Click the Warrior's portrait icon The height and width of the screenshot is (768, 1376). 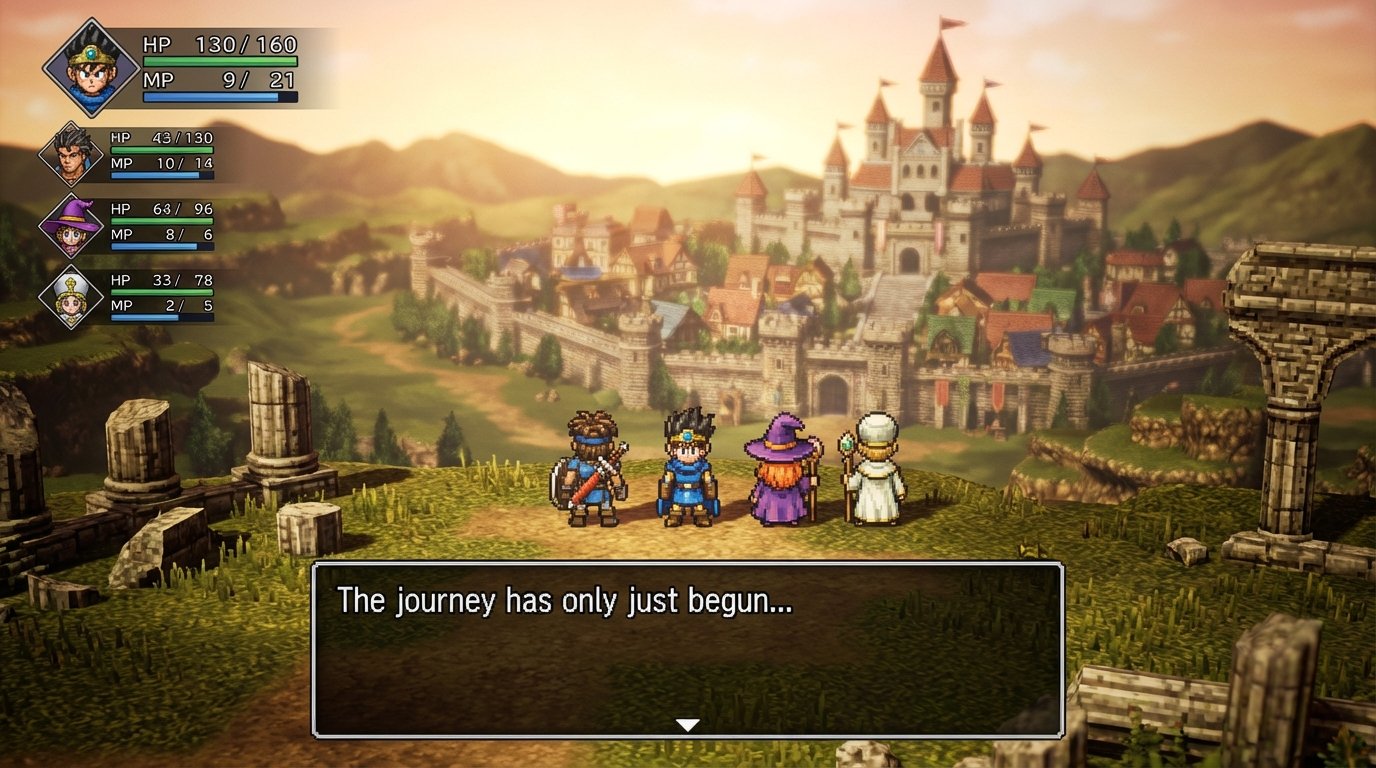click(70, 155)
